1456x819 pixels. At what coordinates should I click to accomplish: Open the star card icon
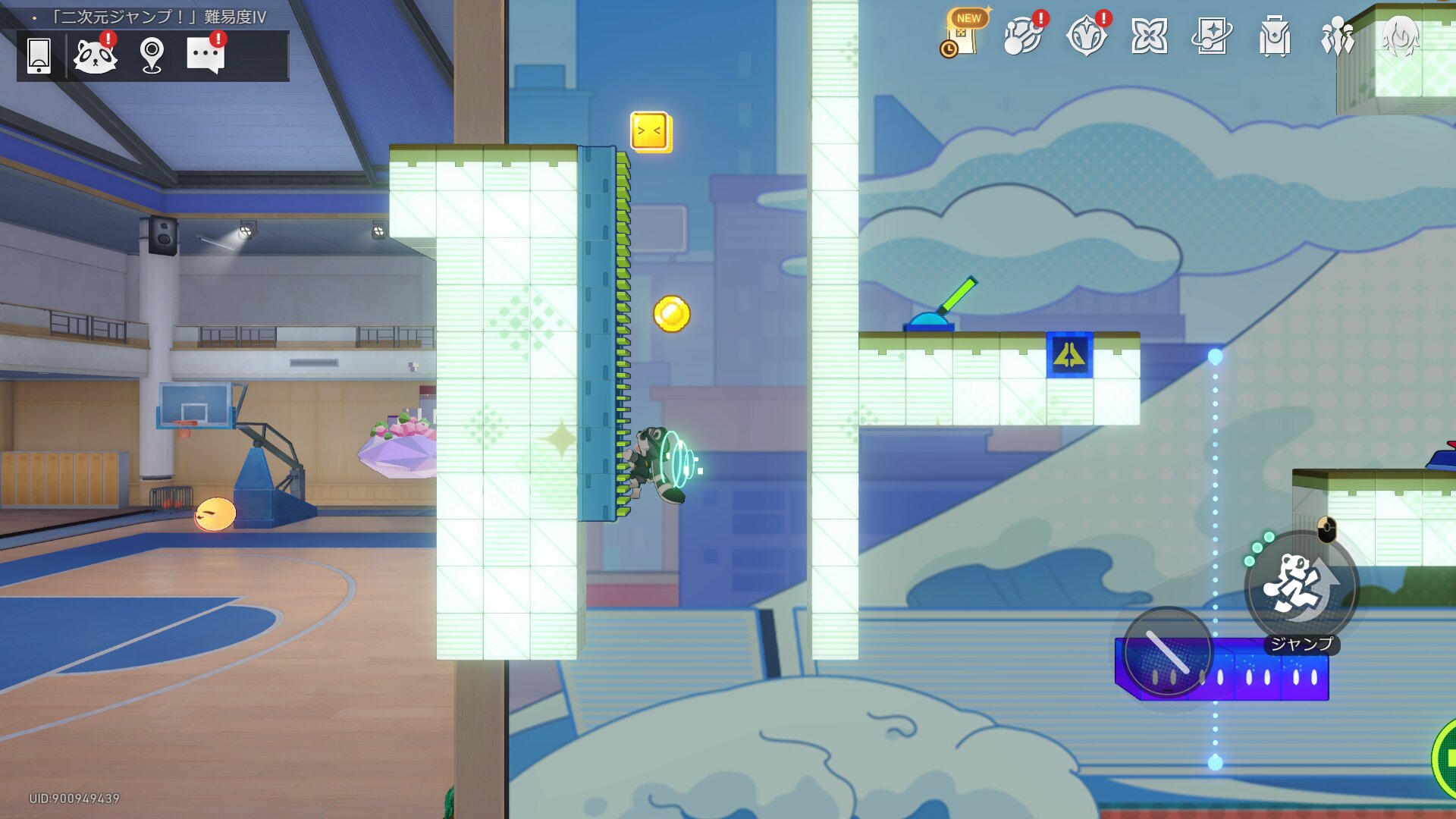coord(1211,36)
